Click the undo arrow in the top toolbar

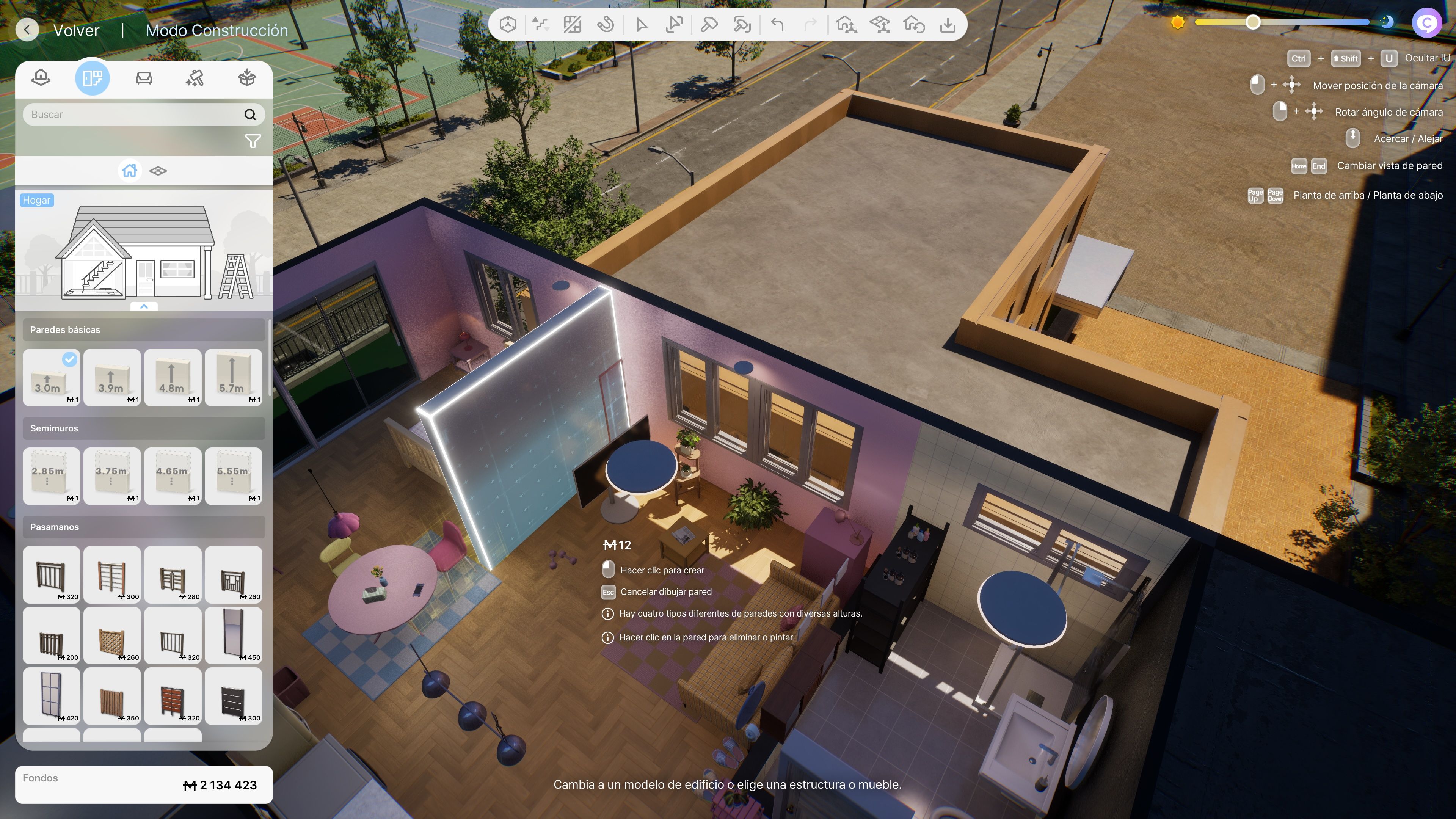click(778, 25)
